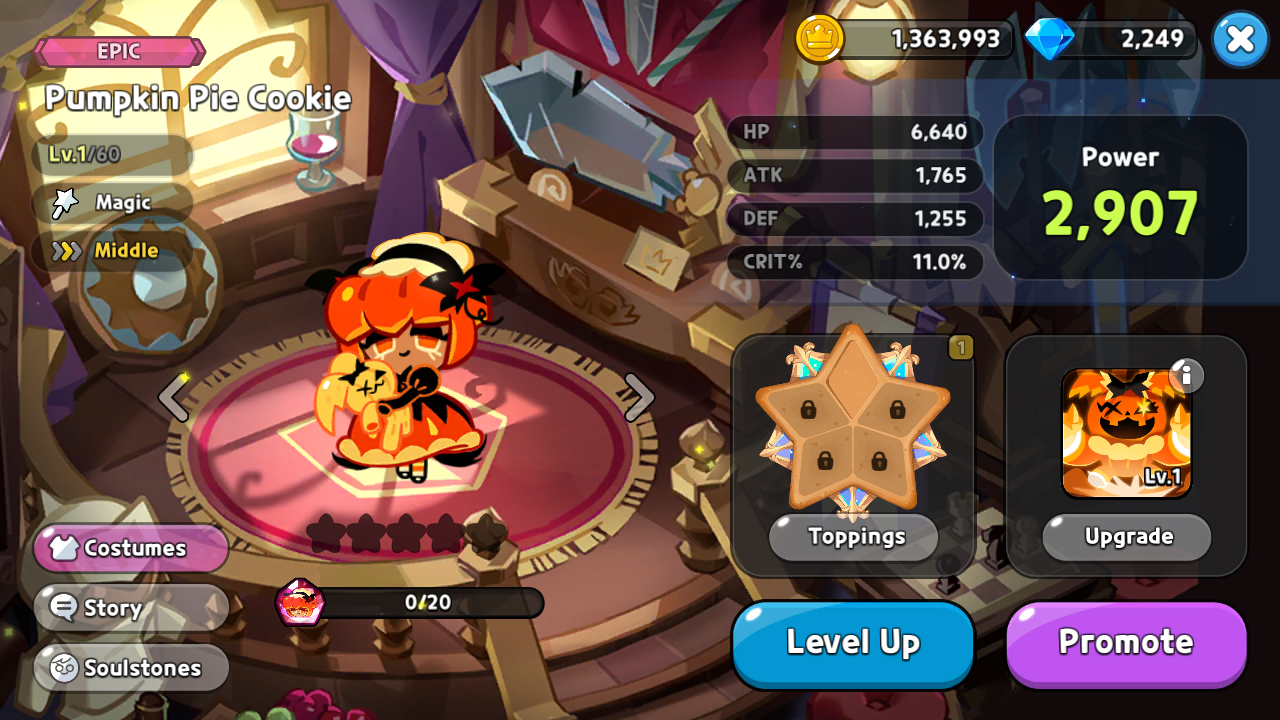
Task: Switch to the previous cookie arrow
Action: point(174,397)
